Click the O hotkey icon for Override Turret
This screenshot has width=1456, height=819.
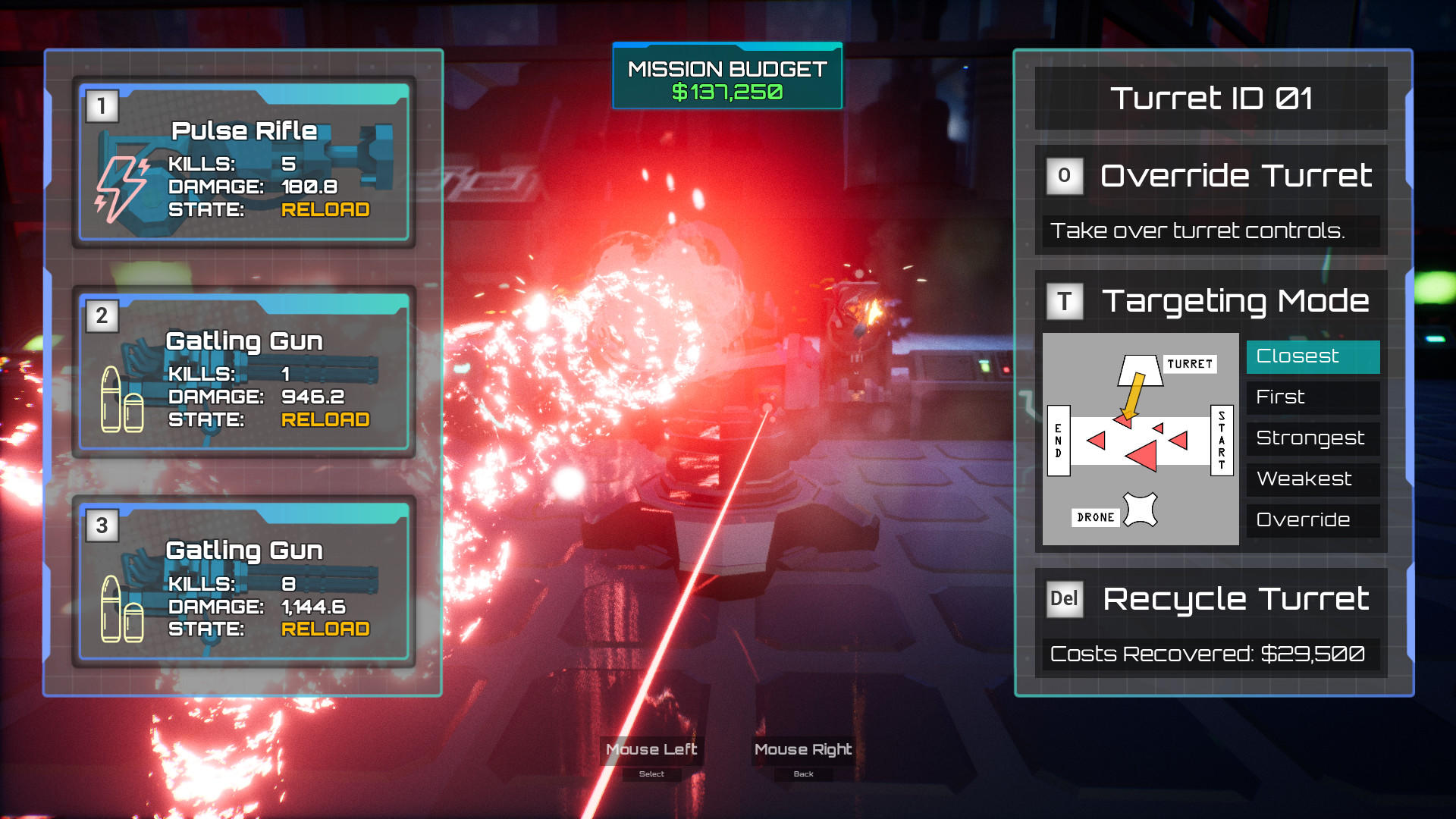1065,175
